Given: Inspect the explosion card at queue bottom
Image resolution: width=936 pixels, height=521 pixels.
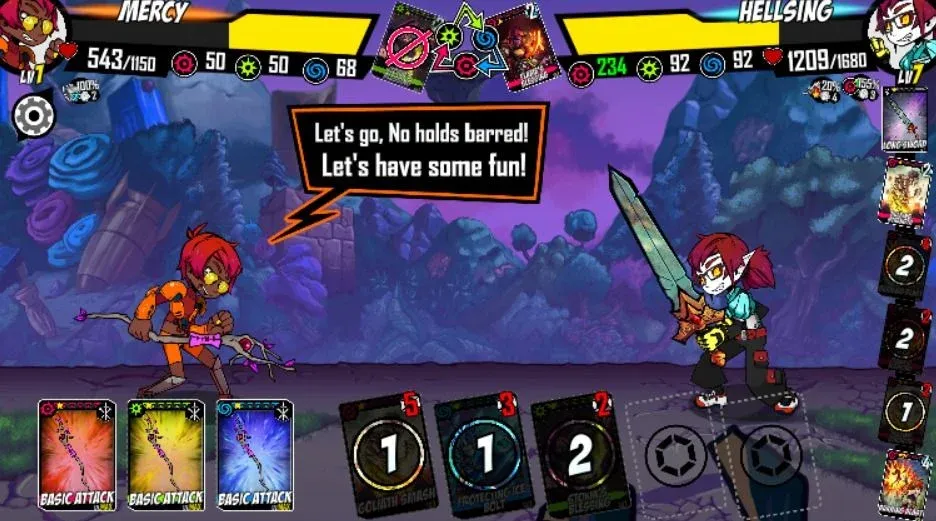Looking at the screenshot, I should point(906,483).
